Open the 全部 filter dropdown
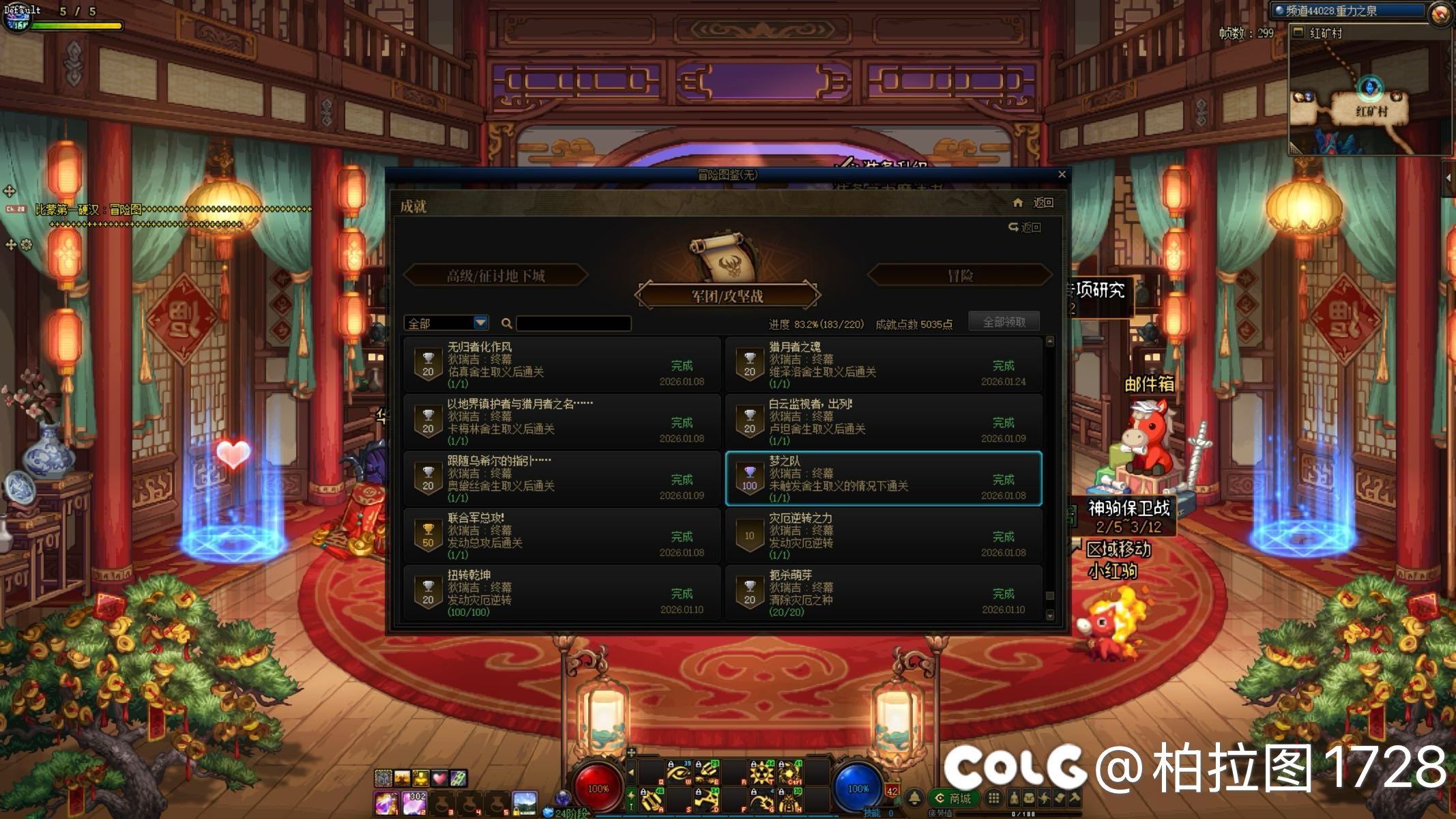1456x819 pixels. (x=480, y=323)
